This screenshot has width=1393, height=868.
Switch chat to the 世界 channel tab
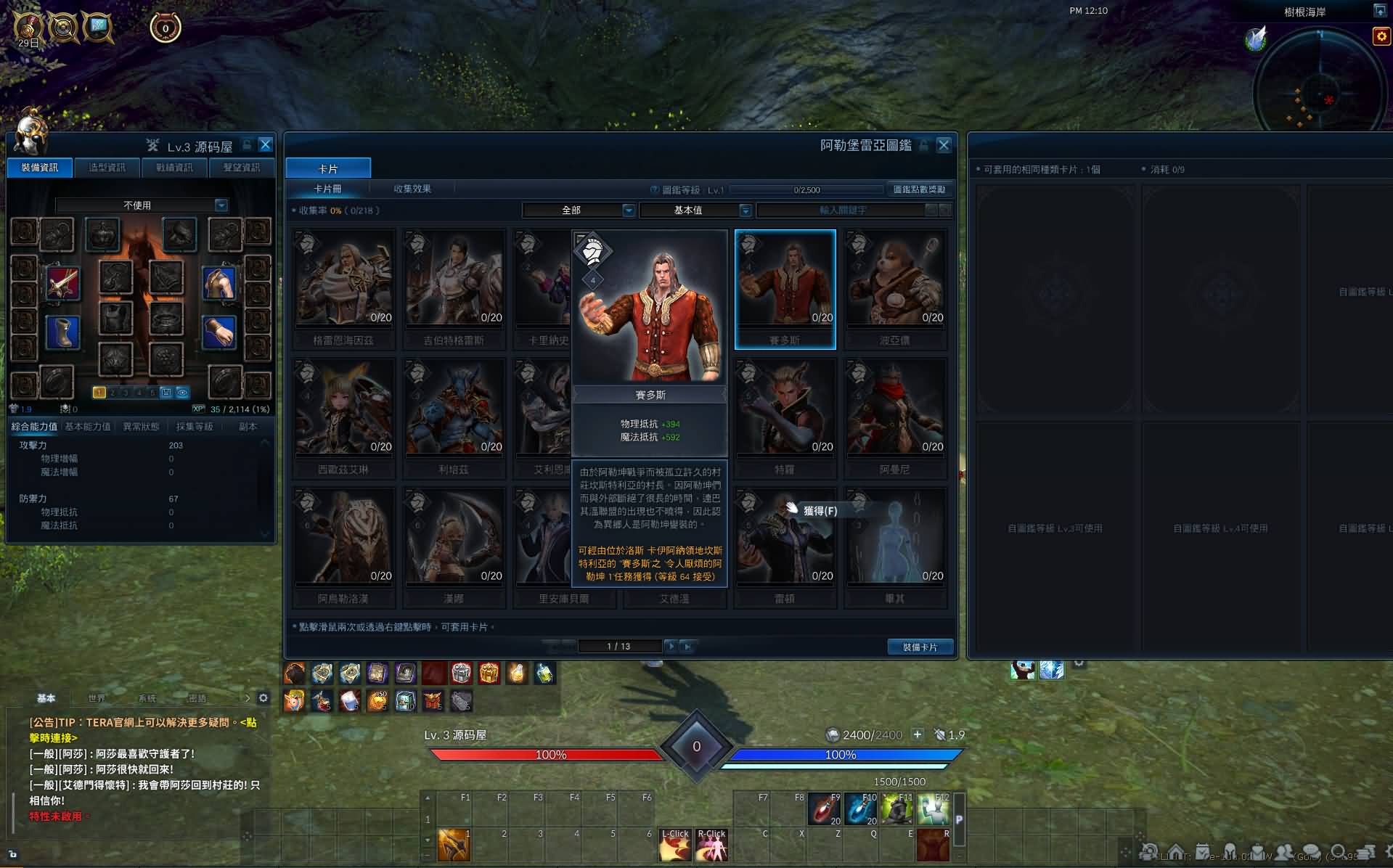coord(97,698)
